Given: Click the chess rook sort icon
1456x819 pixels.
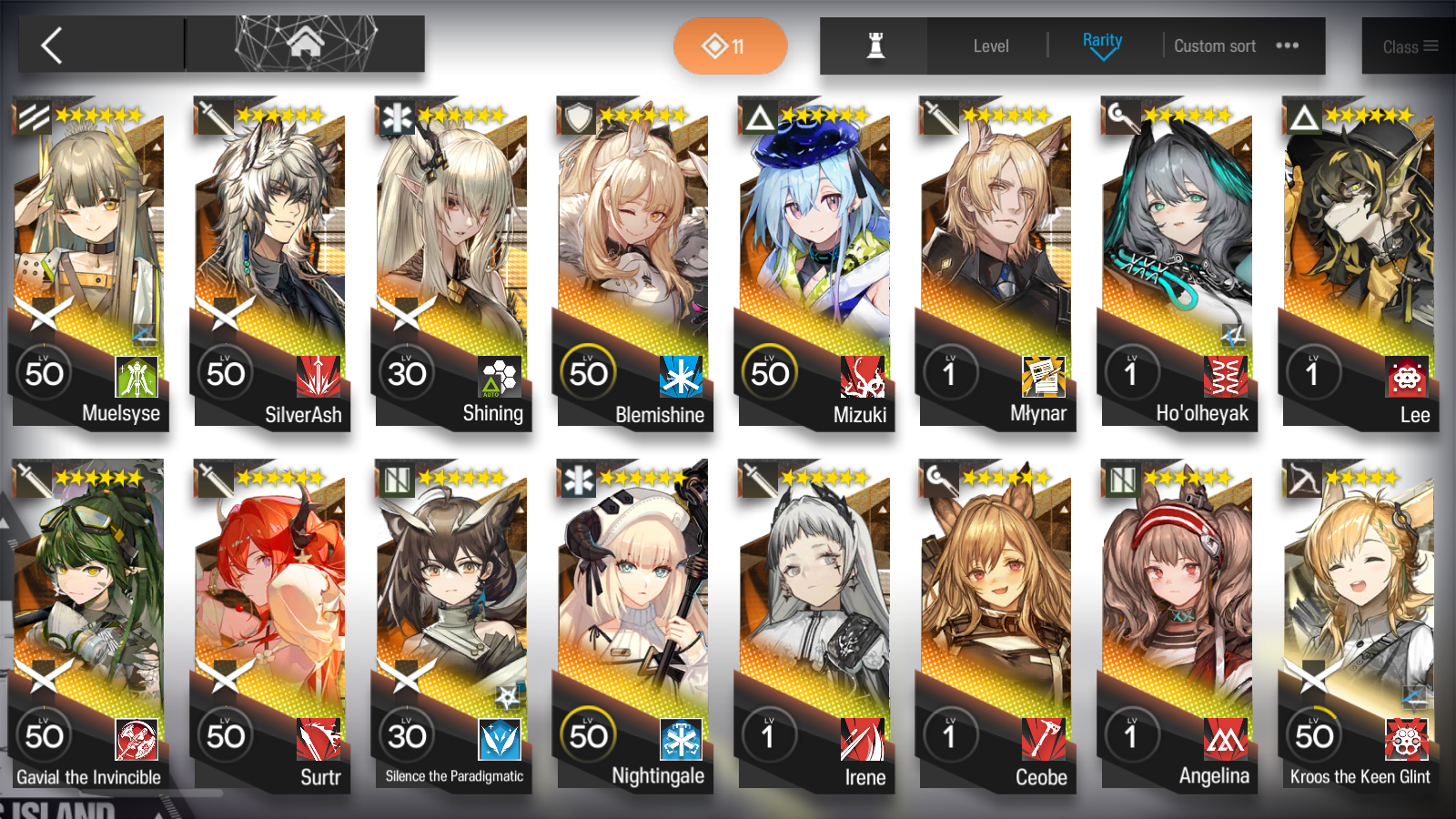Looking at the screenshot, I should tap(871, 45).
